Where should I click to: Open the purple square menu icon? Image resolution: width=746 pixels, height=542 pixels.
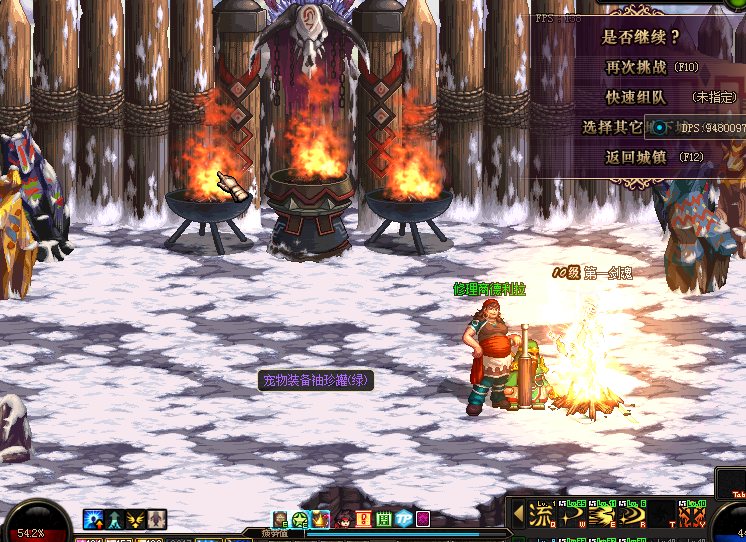(x=423, y=518)
